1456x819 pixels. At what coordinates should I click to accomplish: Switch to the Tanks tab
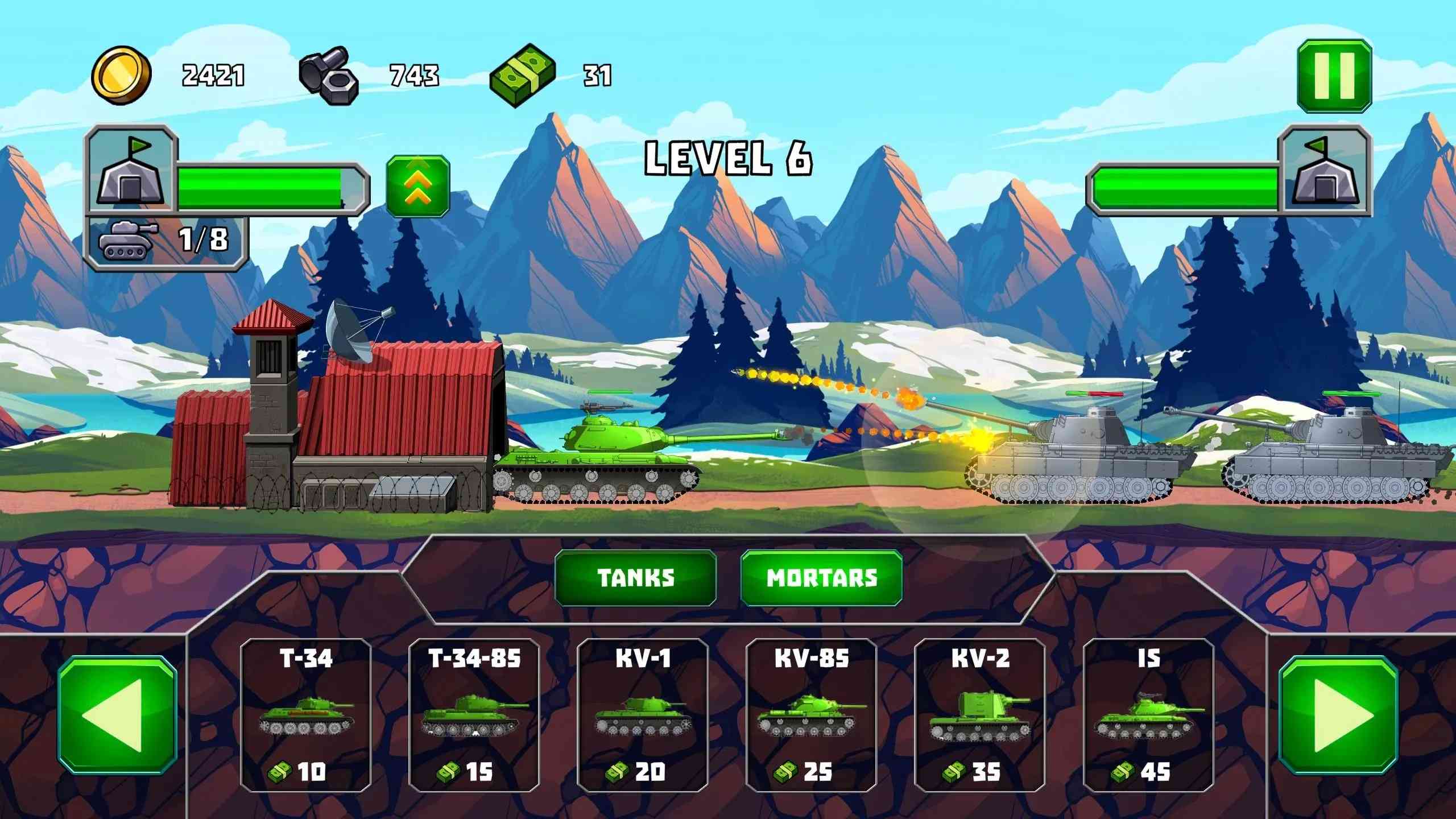[x=635, y=578]
